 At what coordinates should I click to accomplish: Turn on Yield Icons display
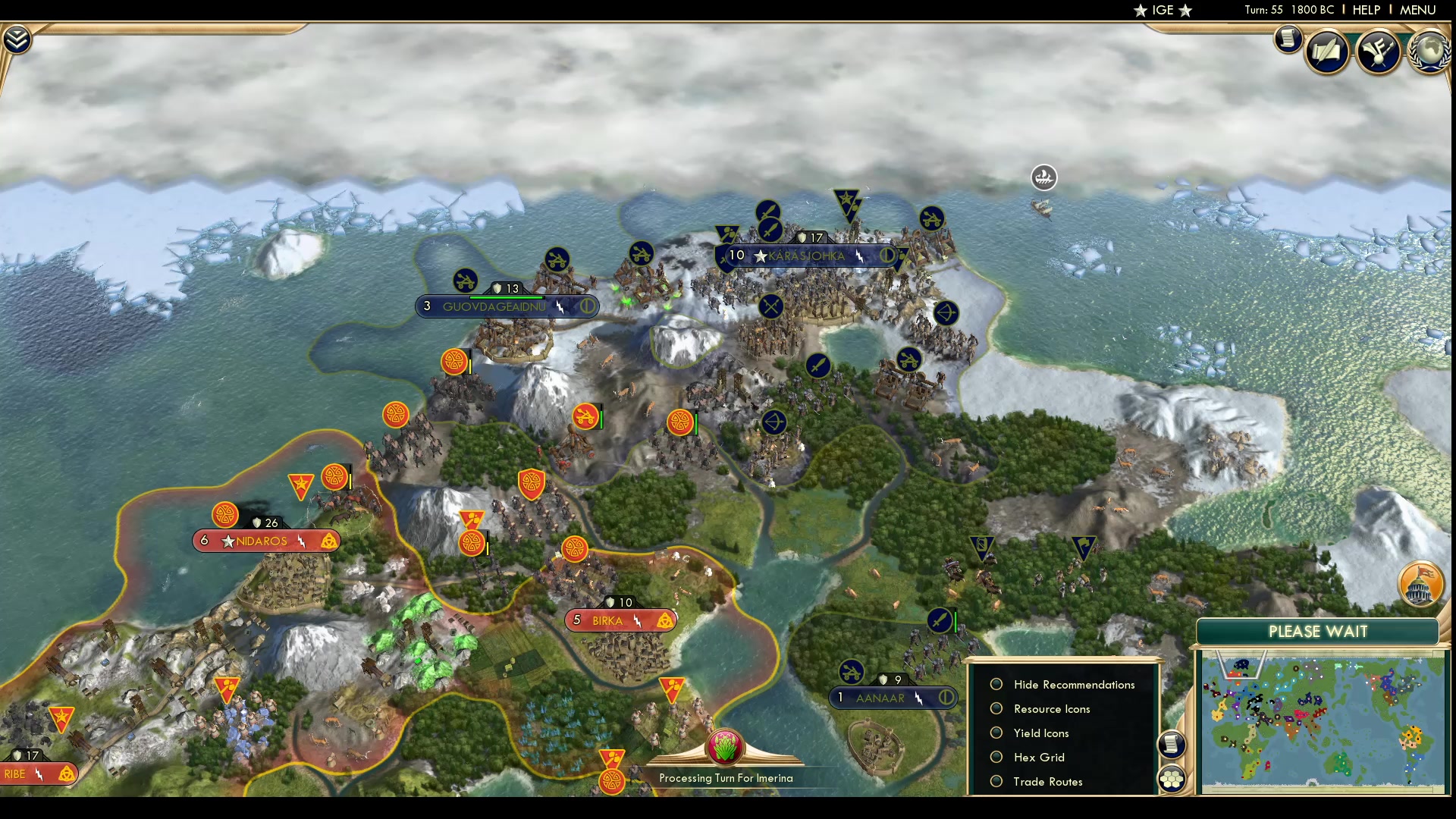(x=996, y=733)
